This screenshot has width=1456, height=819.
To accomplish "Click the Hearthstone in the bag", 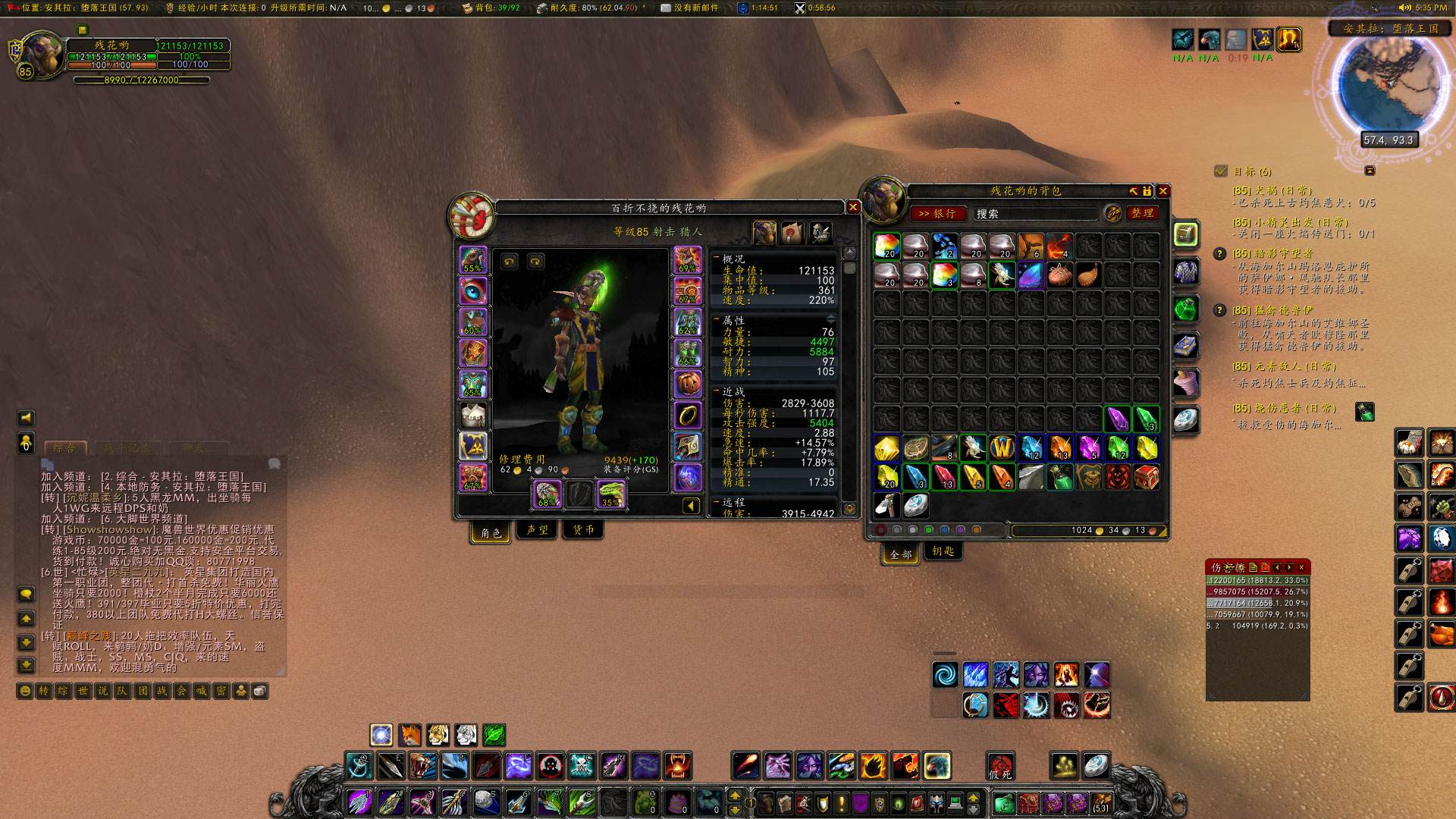I will pos(915,505).
